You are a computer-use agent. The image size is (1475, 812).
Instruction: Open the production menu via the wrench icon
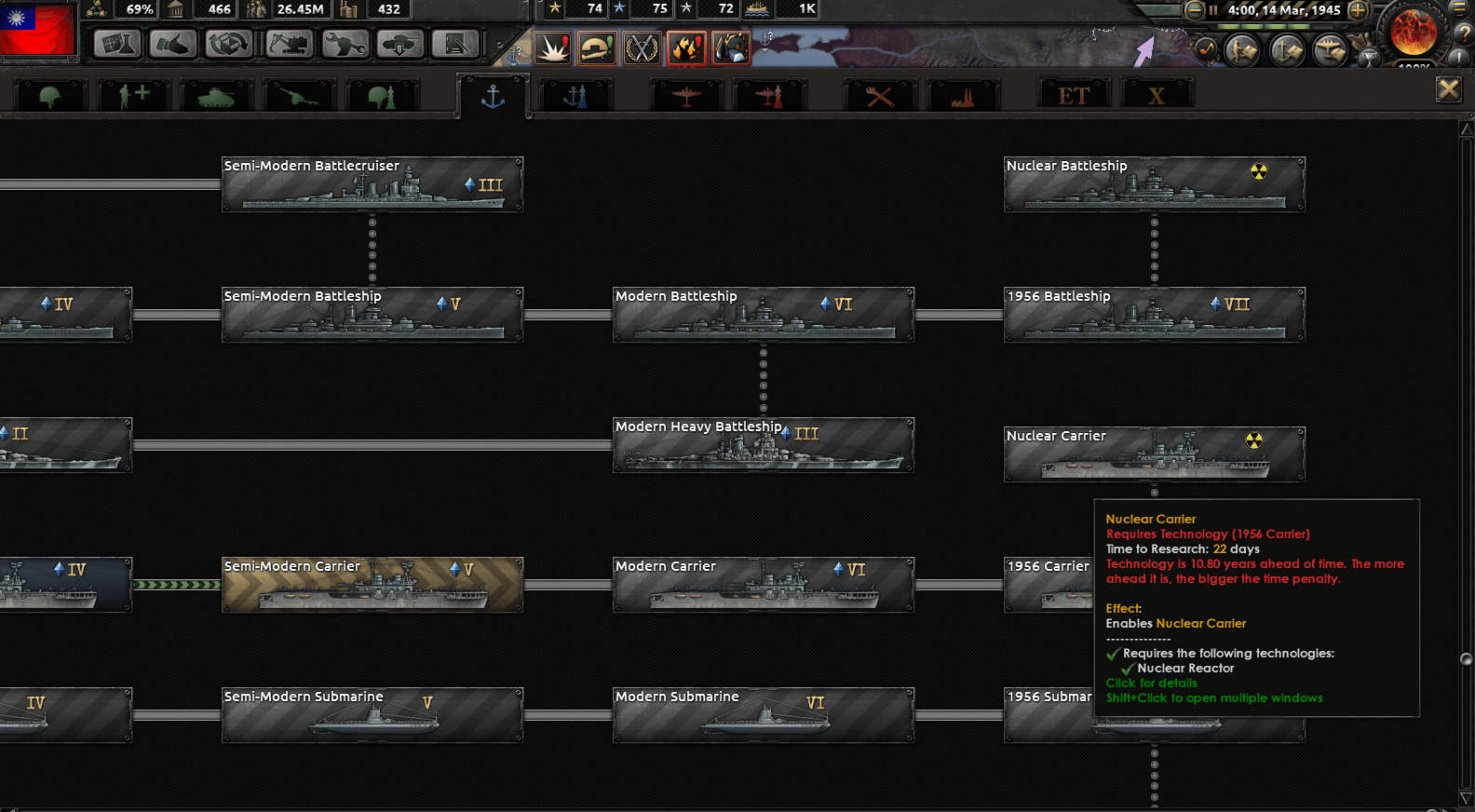click(345, 44)
